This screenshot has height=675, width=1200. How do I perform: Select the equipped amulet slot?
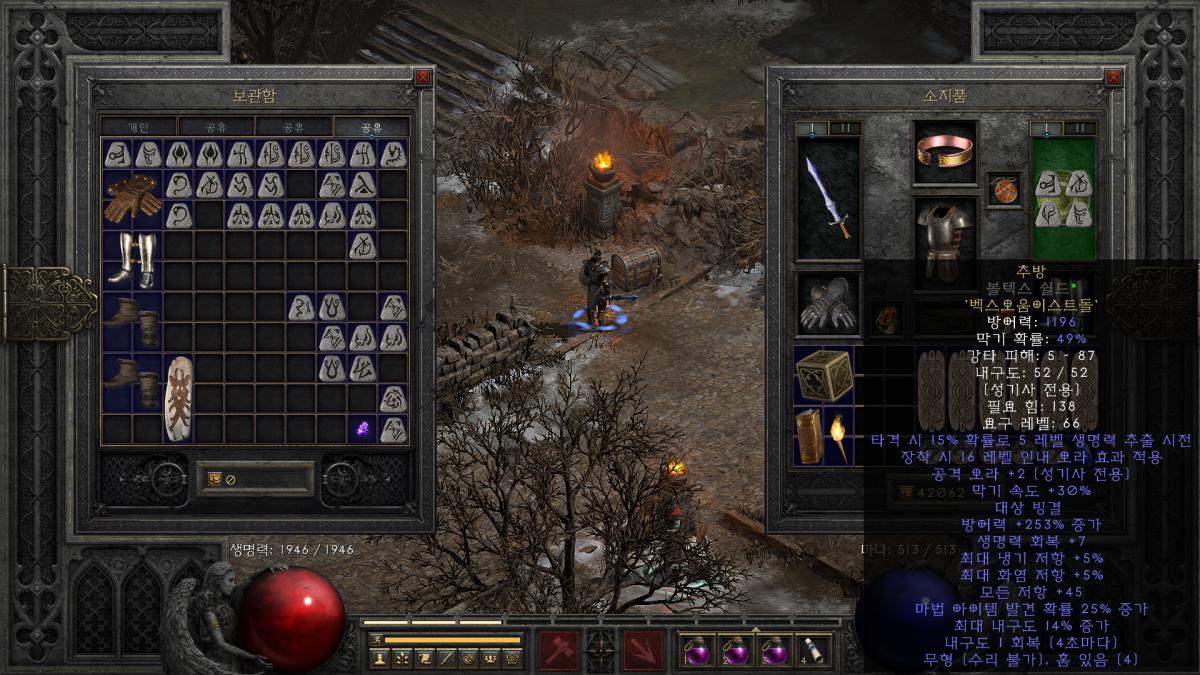1003,189
